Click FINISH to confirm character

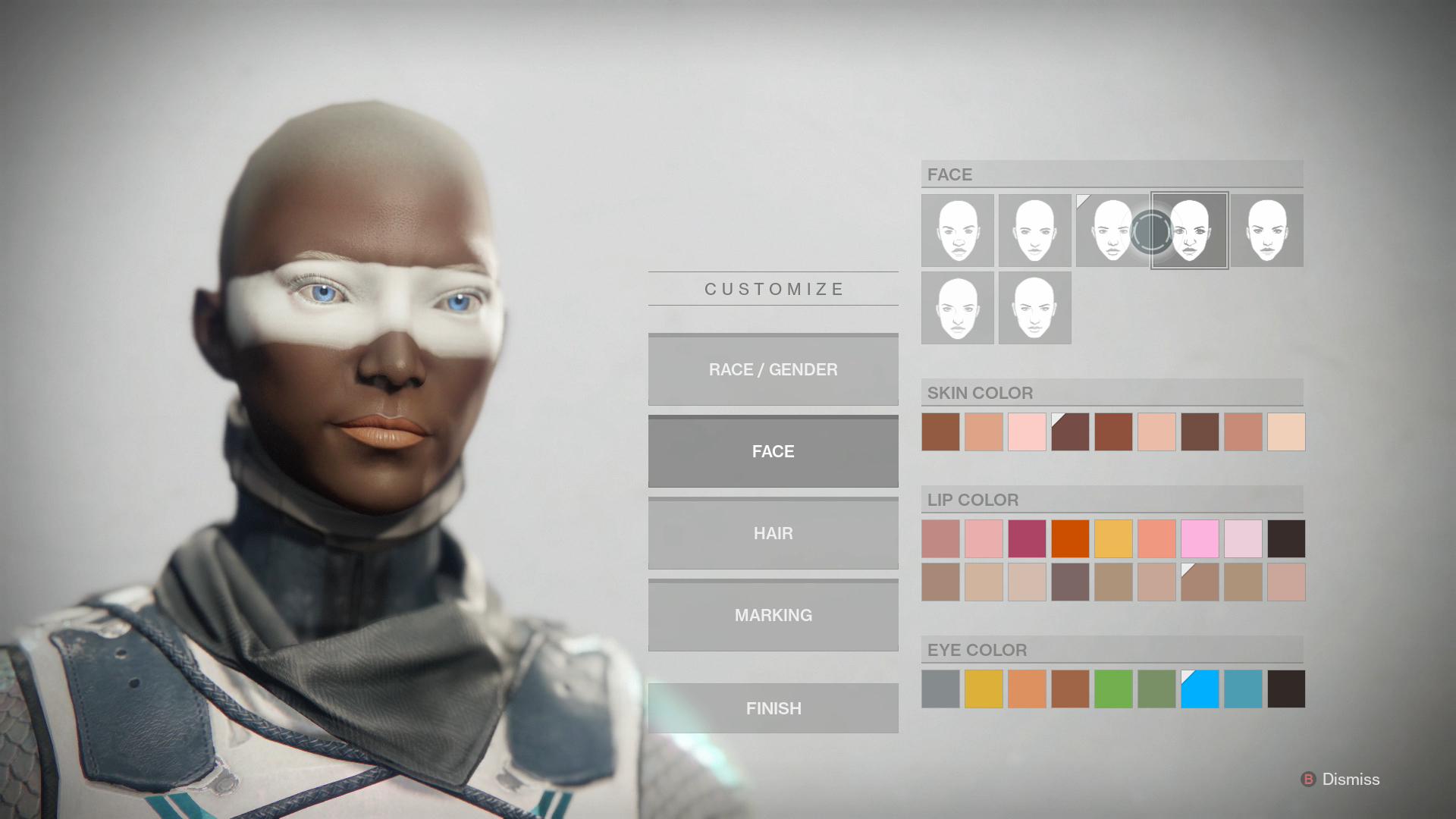point(773,708)
